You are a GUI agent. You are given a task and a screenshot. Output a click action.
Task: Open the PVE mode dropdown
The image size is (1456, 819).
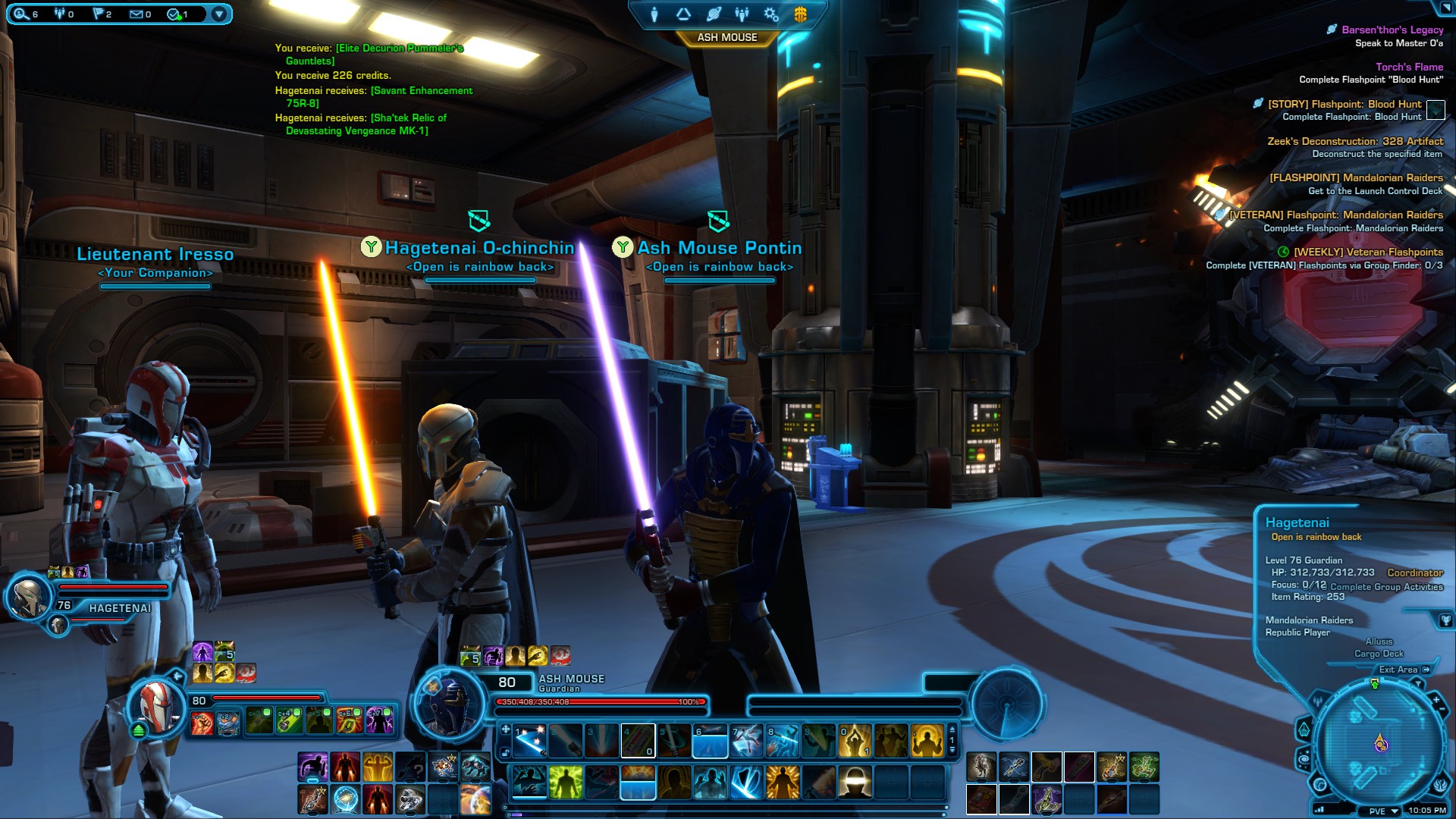1383,811
